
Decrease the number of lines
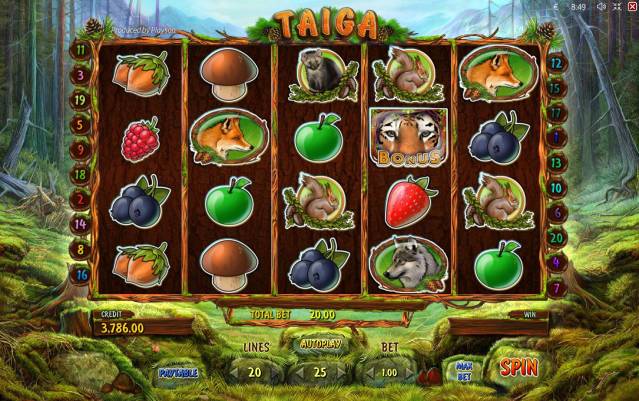tap(232, 373)
